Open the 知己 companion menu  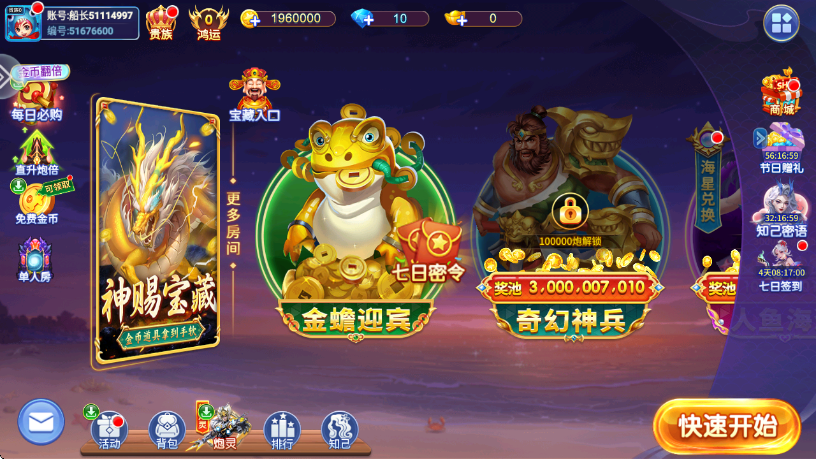[340, 429]
